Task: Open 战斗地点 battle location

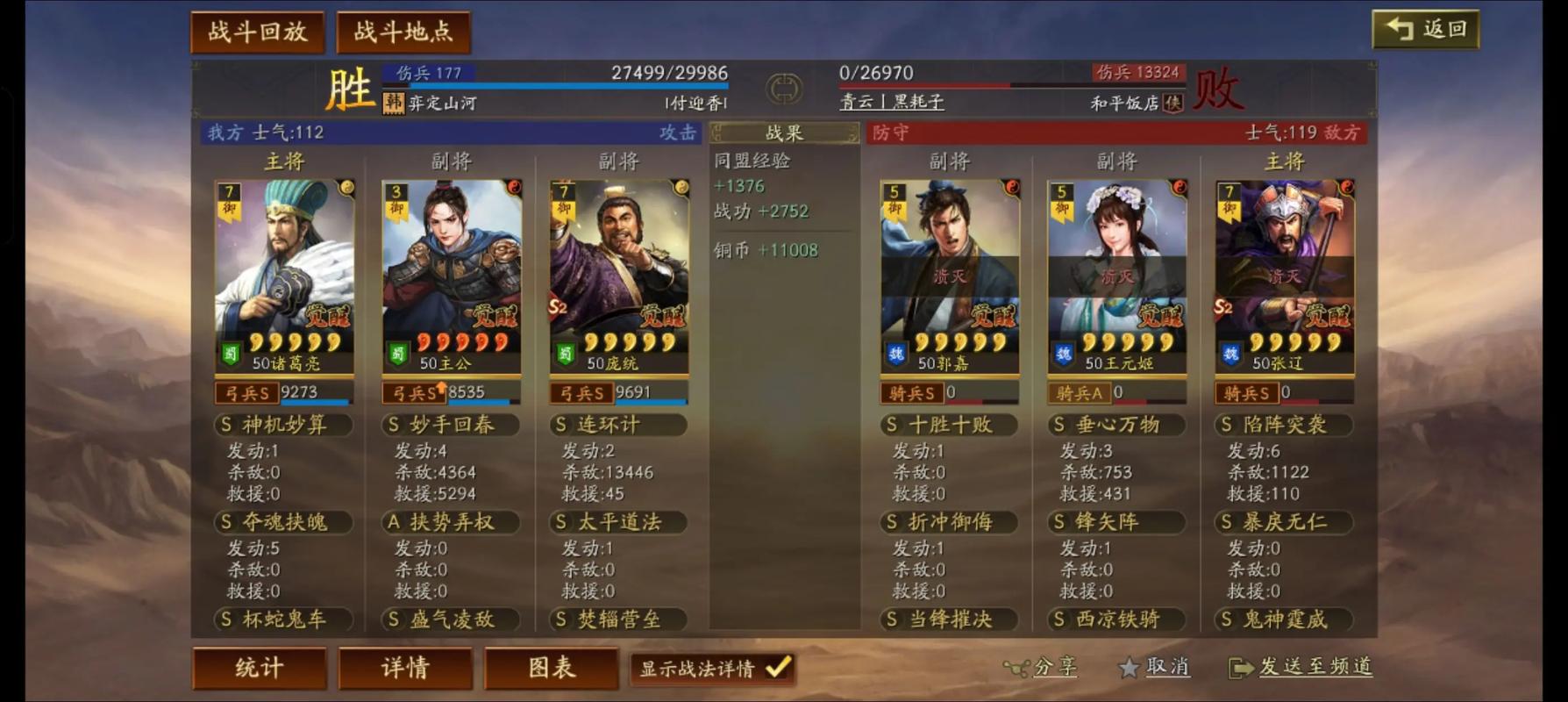Action: coord(404,33)
